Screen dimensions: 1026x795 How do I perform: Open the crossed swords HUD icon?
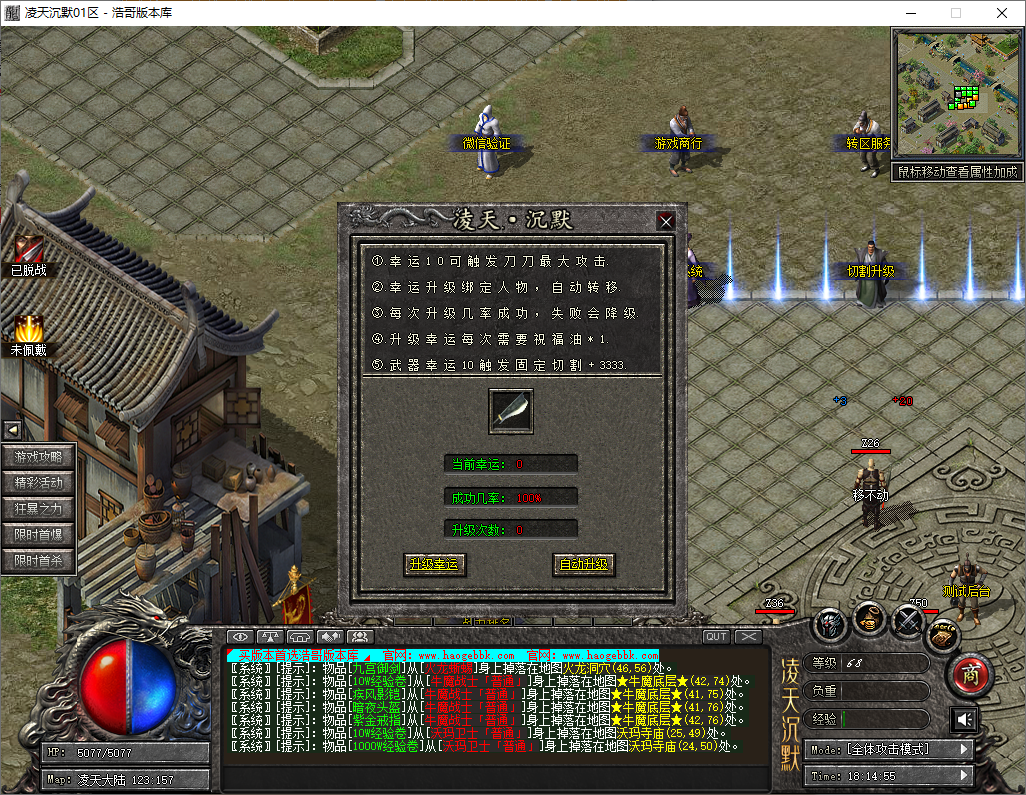pos(907,622)
